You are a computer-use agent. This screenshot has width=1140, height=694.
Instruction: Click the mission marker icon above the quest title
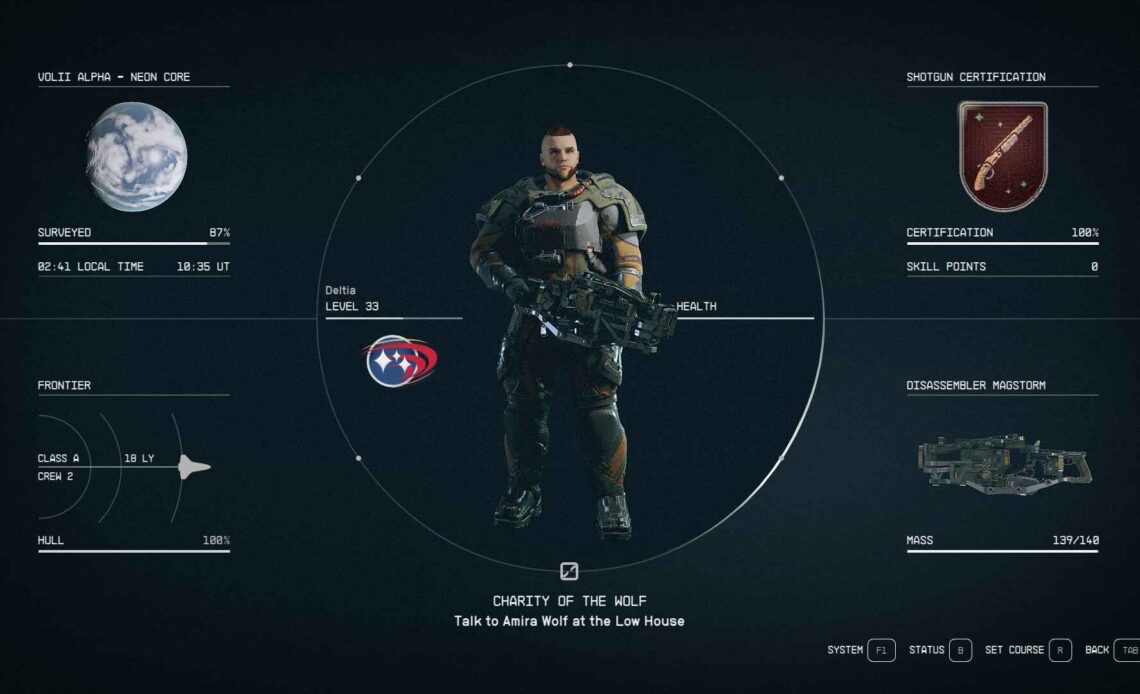pyautogui.click(x=569, y=572)
